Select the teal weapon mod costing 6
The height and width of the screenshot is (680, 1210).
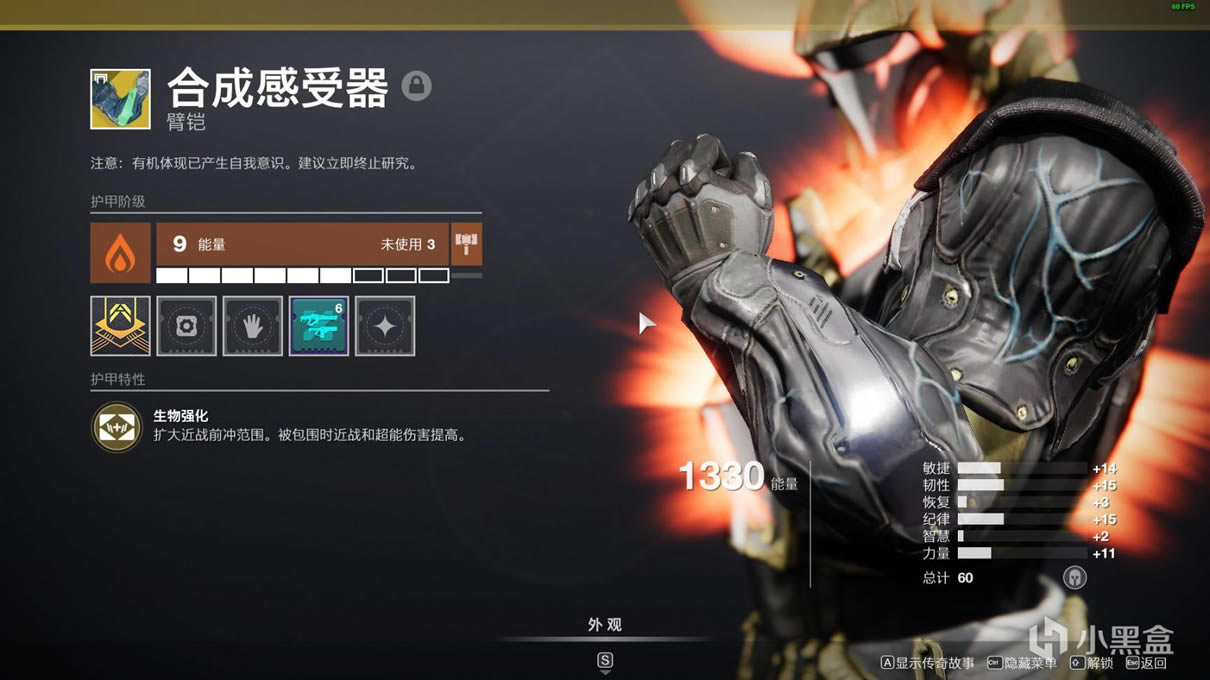click(319, 326)
